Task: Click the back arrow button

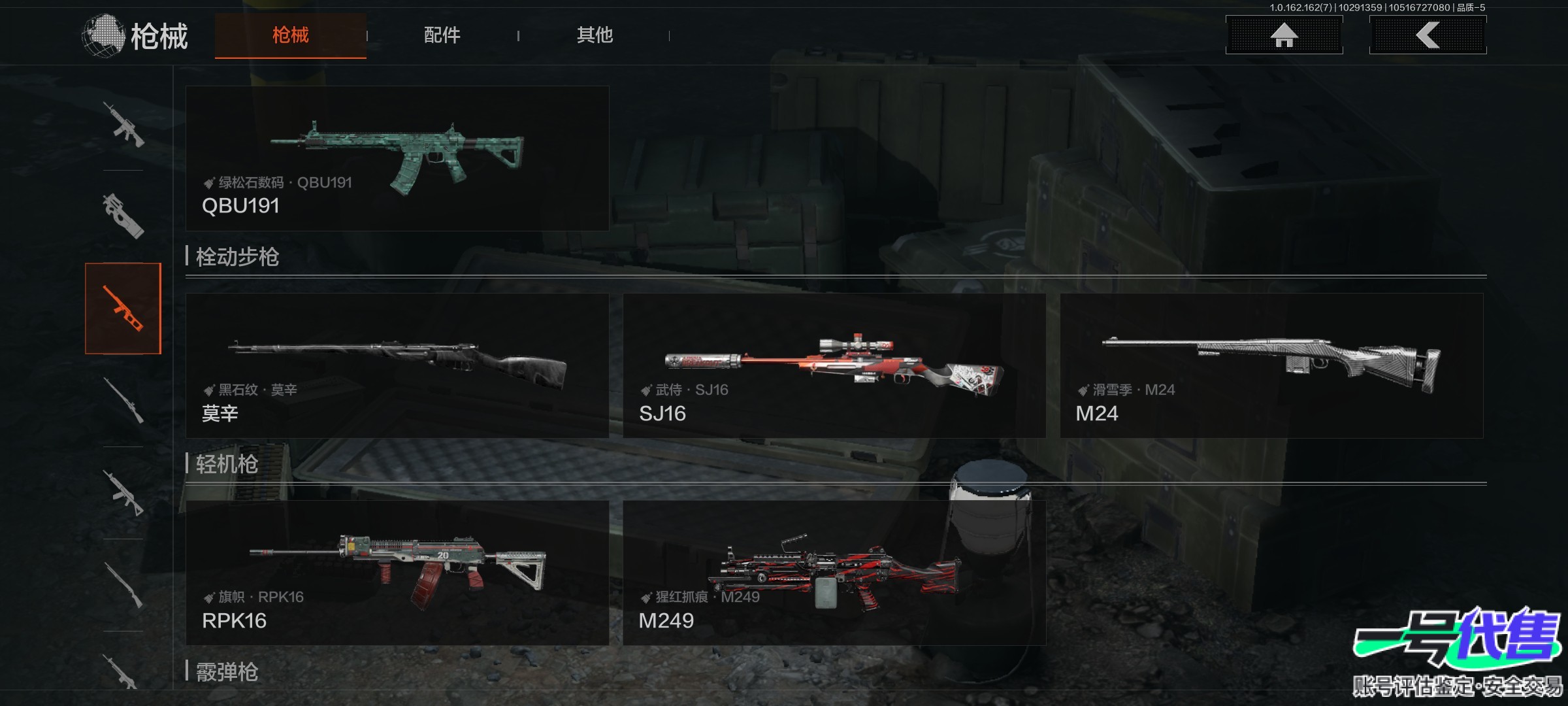Action: [x=1428, y=35]
